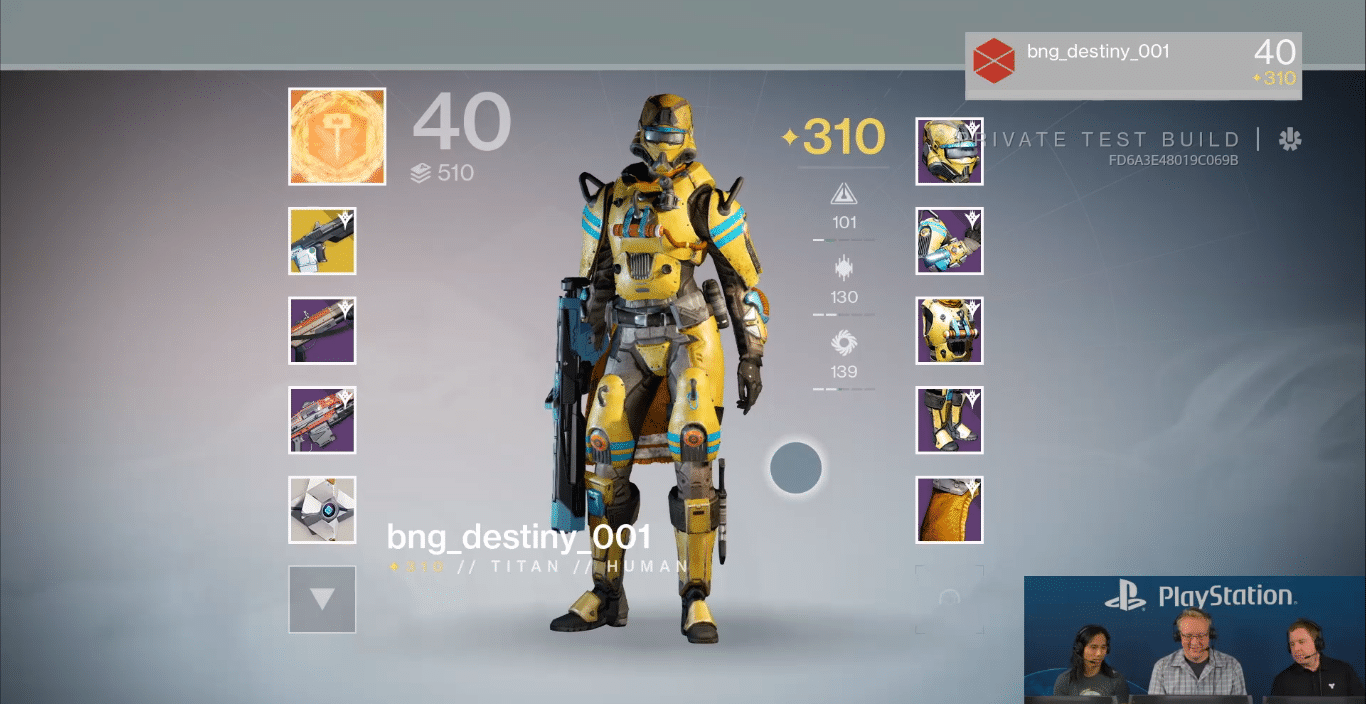1366x704 pixels.
Task: Select the chest armor slot
Action: click(949, 331)
